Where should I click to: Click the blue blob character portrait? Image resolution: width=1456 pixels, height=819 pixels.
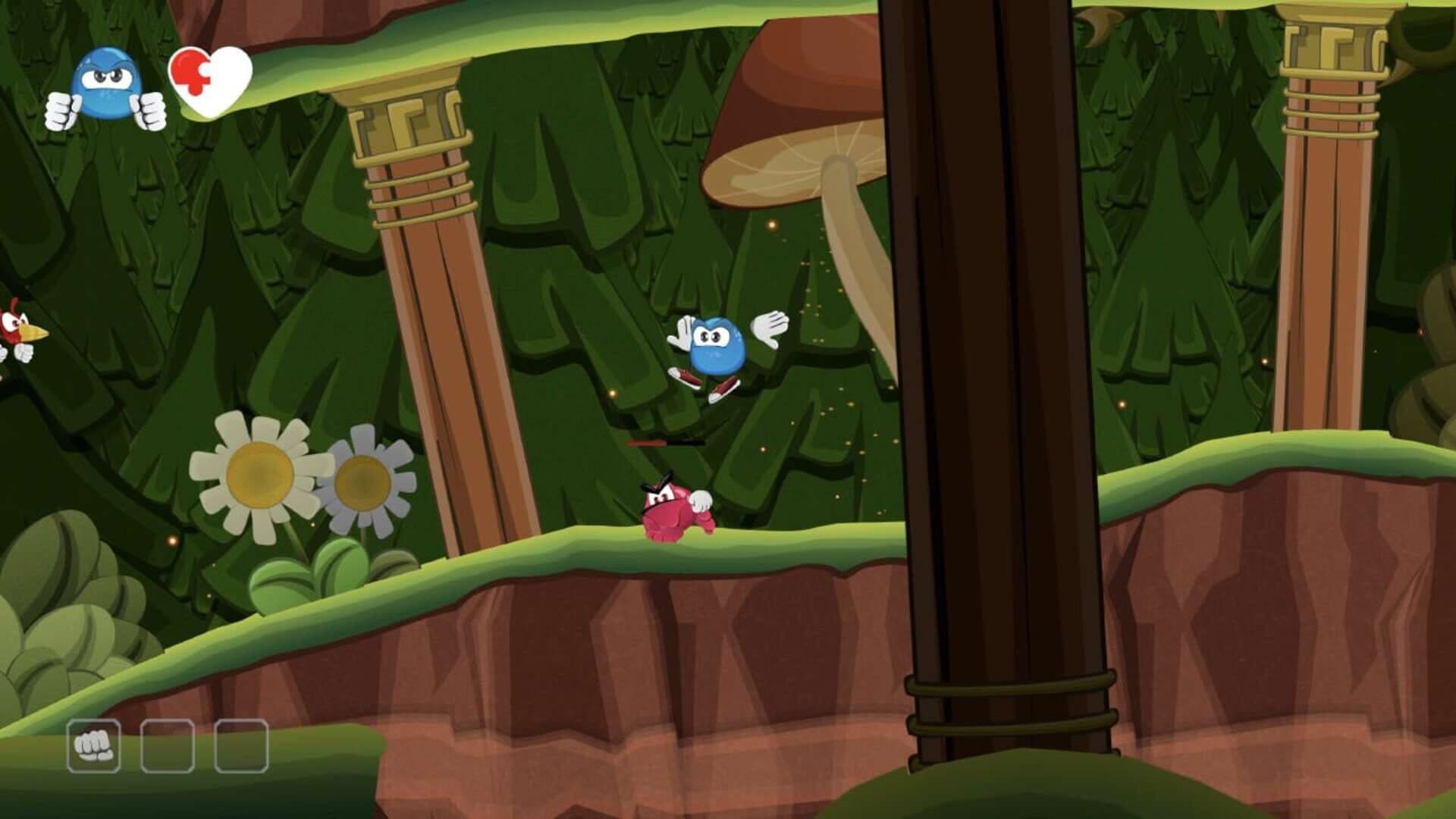(x=106, y=88)
